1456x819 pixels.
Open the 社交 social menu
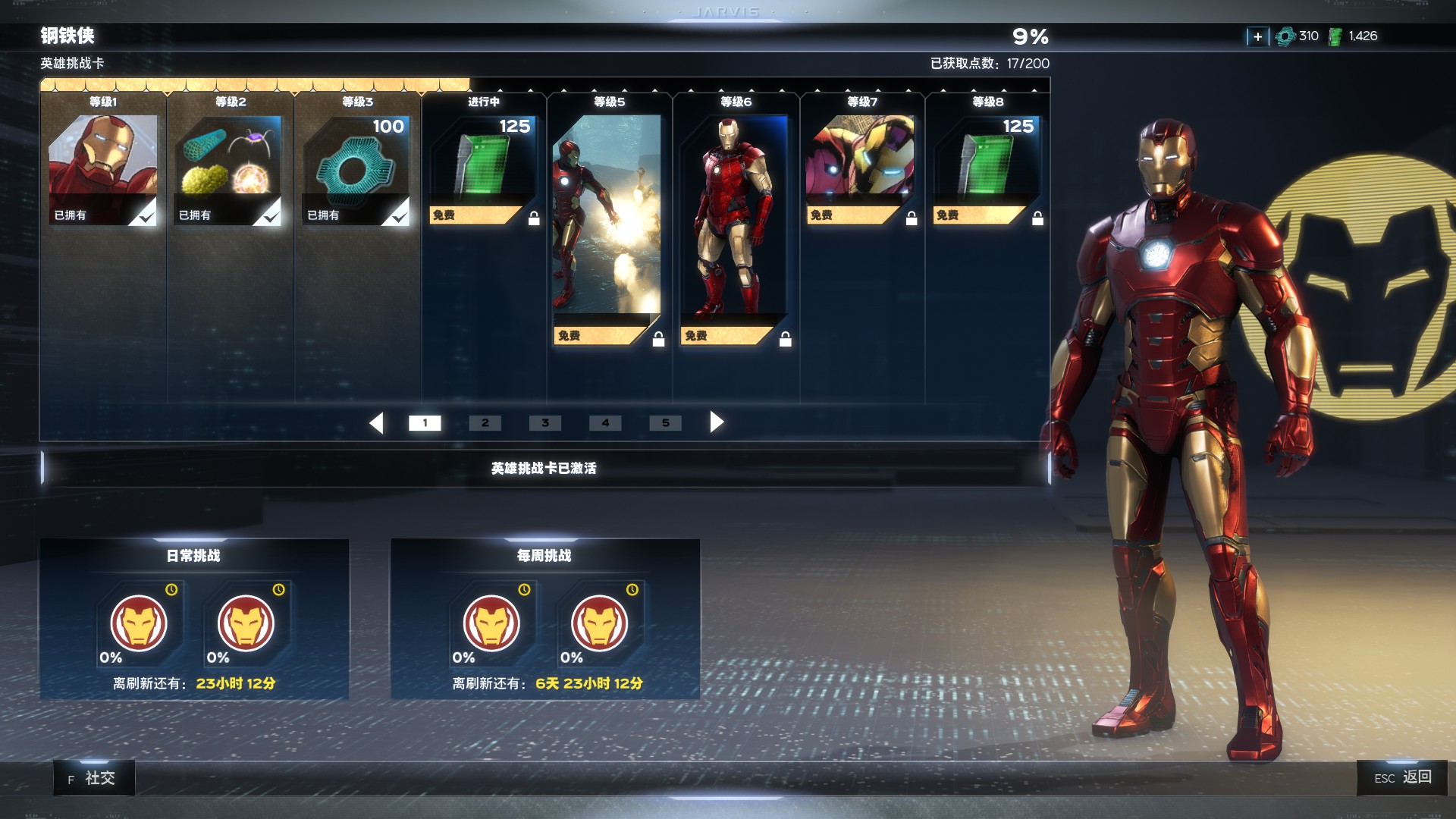[94, 778]
